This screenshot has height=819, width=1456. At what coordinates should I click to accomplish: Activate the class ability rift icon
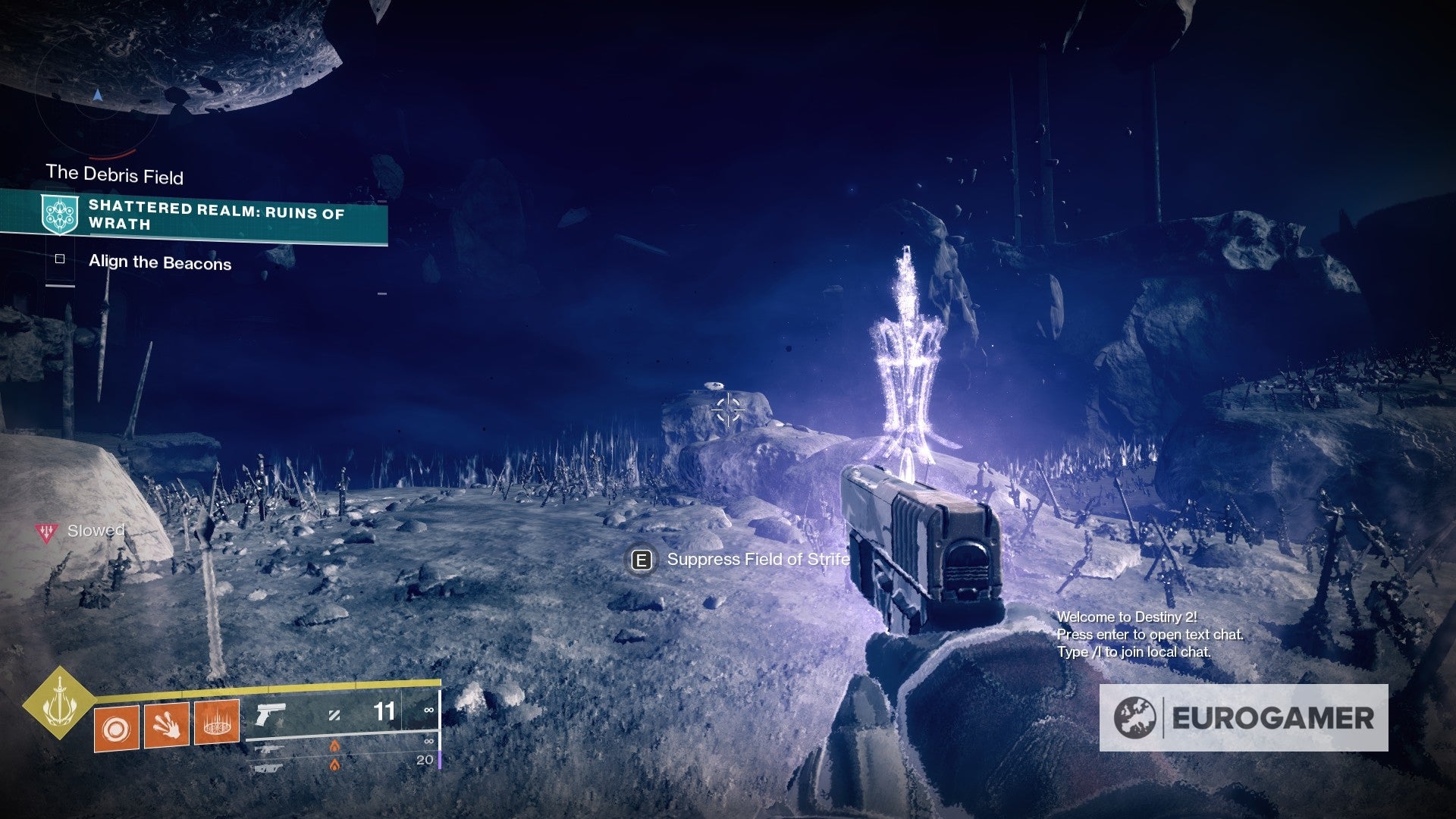217,723
